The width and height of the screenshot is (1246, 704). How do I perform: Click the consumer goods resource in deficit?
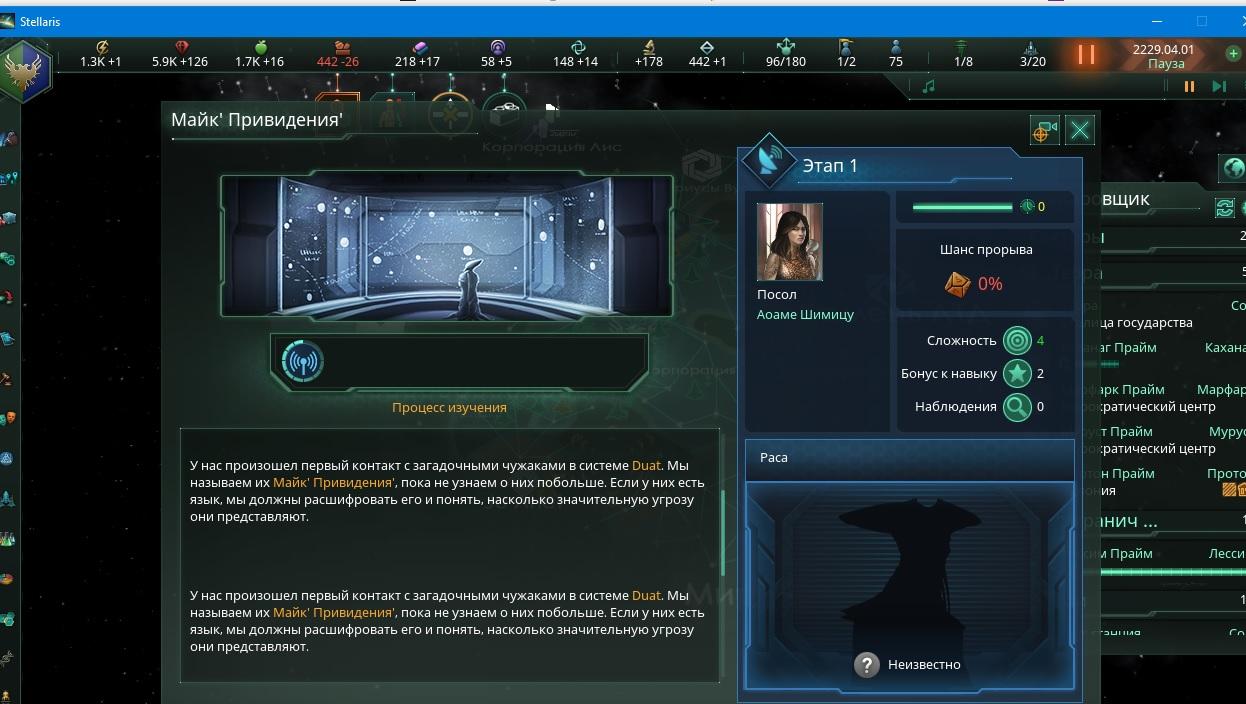coord(338,54)
